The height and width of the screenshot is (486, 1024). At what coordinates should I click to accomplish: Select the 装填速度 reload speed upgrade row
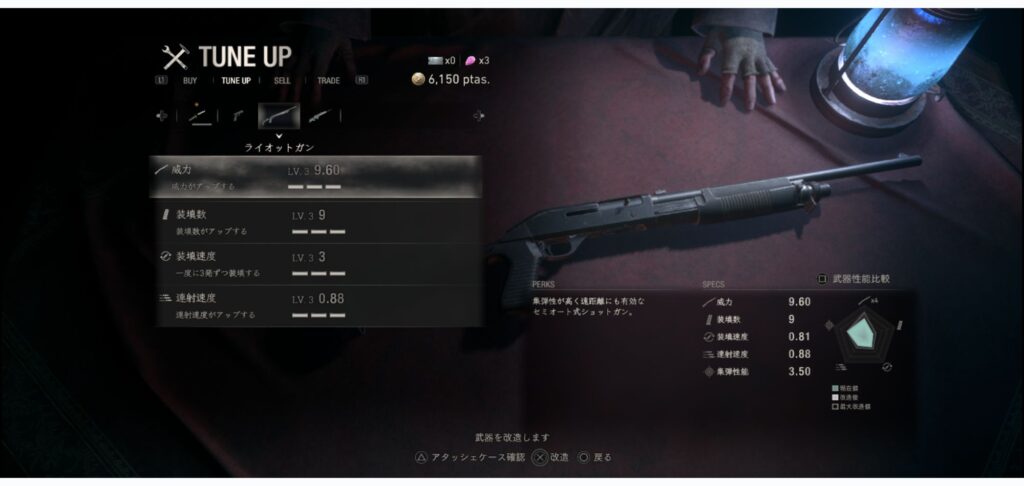[x=317, y=264]
